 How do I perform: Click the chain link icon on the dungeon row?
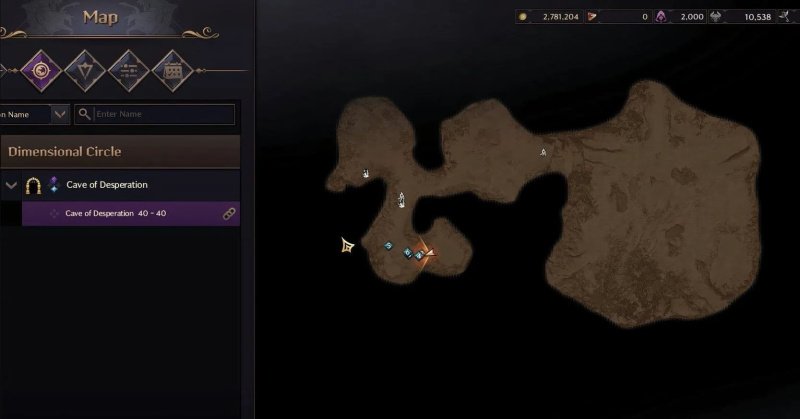(228, 213)
